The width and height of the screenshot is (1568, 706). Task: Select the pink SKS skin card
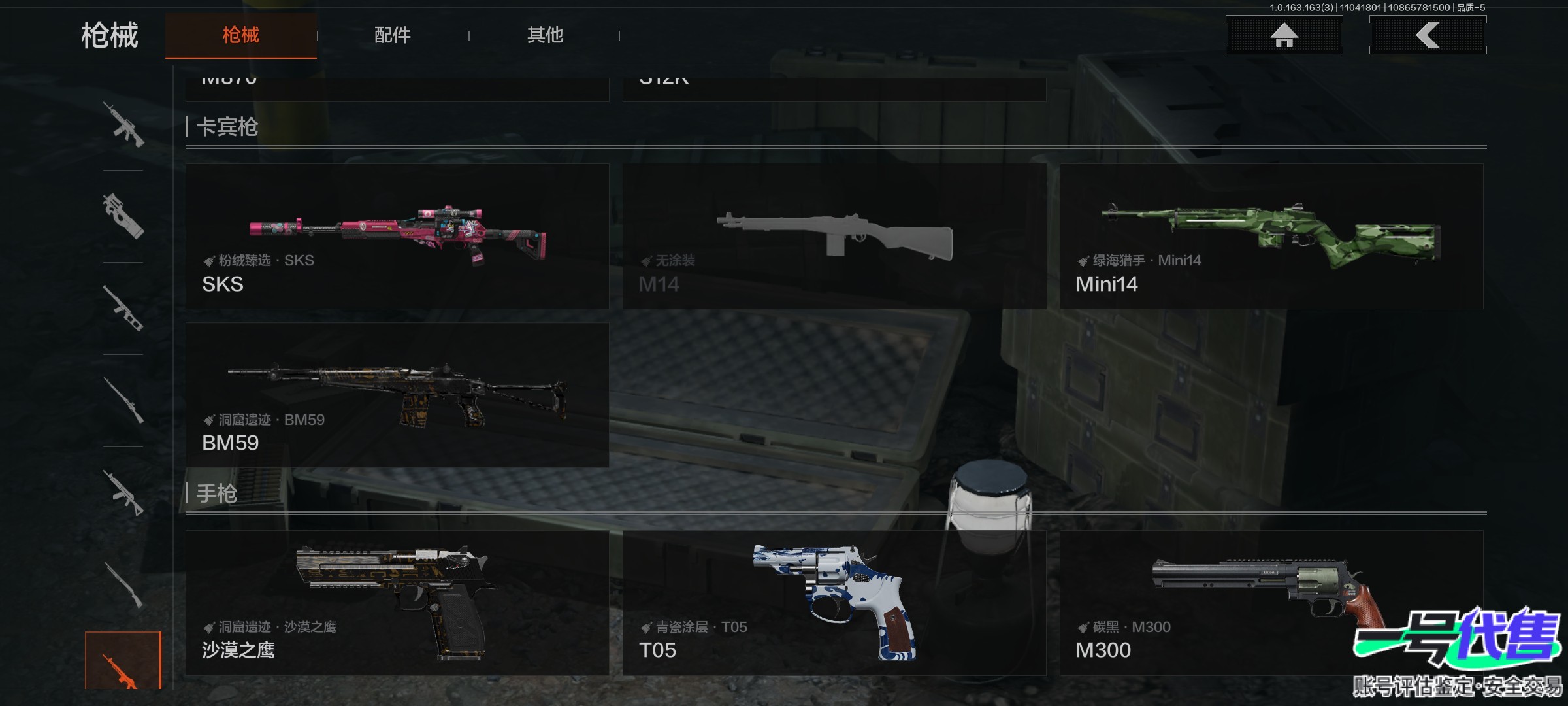click(x=397, y=236)
